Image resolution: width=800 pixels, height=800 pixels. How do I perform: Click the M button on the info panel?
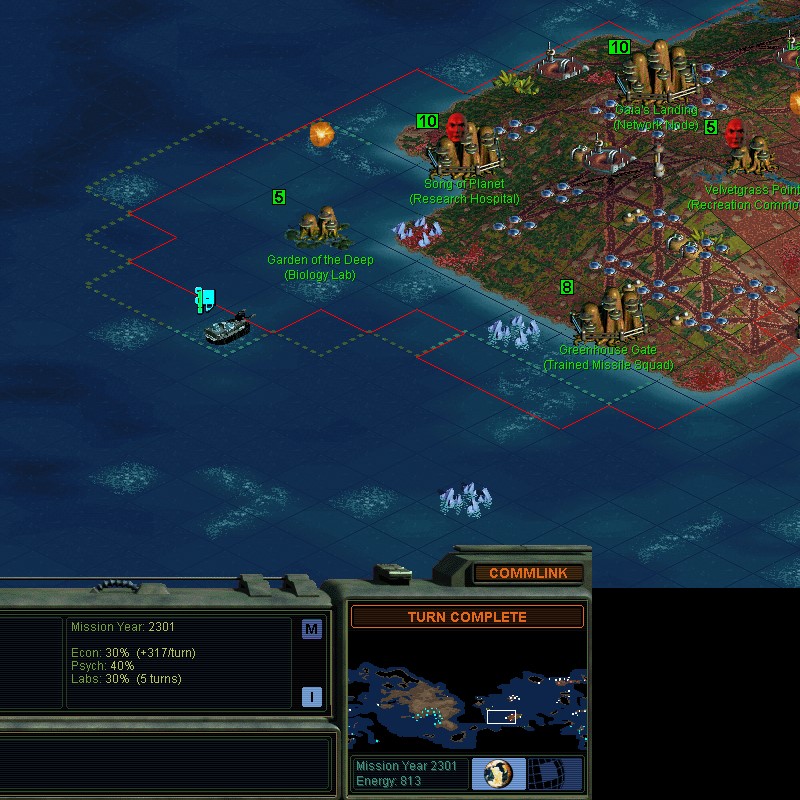(x=311, y=629)
